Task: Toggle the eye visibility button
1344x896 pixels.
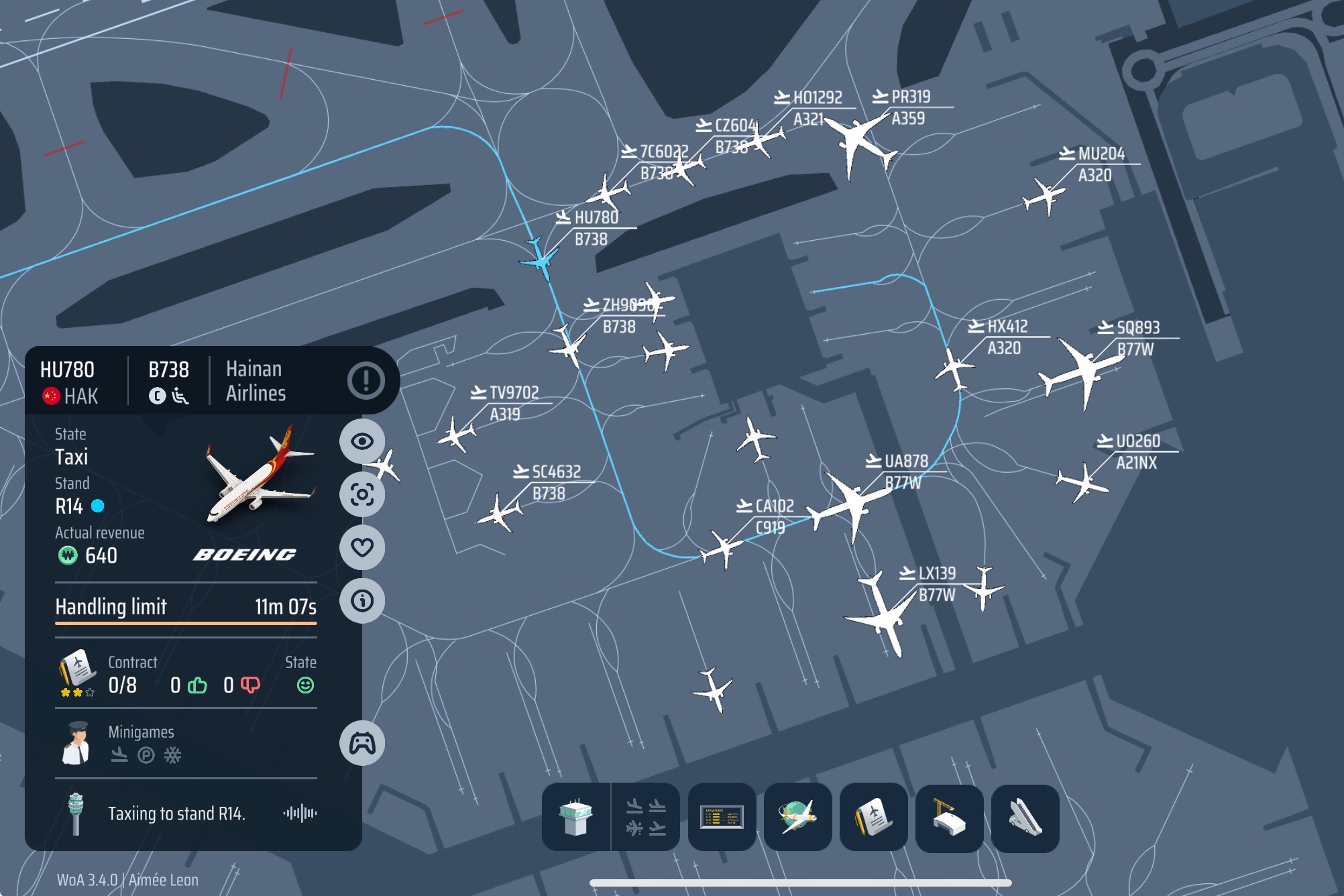Action: [362, 441]
